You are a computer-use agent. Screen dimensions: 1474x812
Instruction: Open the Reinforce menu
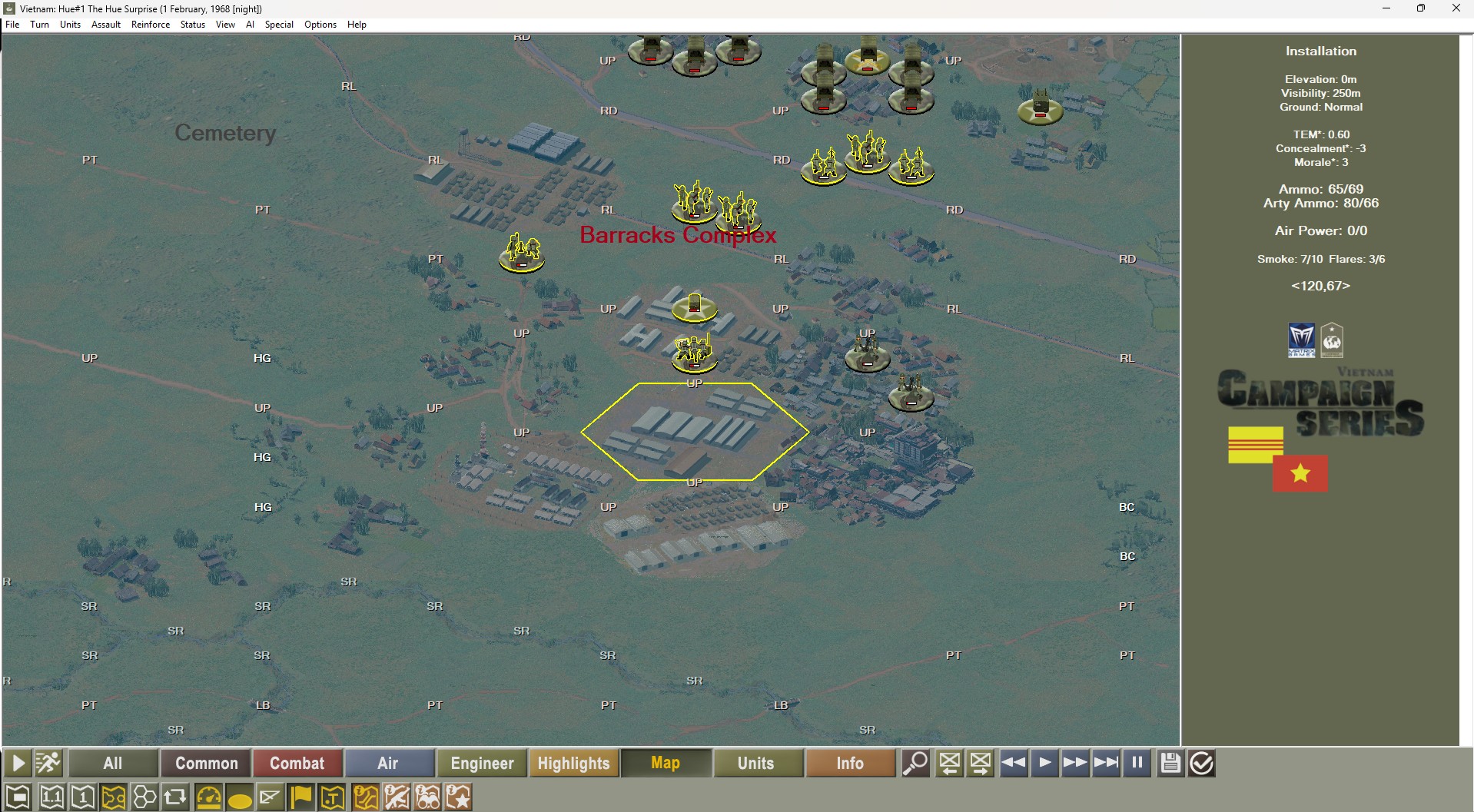(x=151, y=25)
